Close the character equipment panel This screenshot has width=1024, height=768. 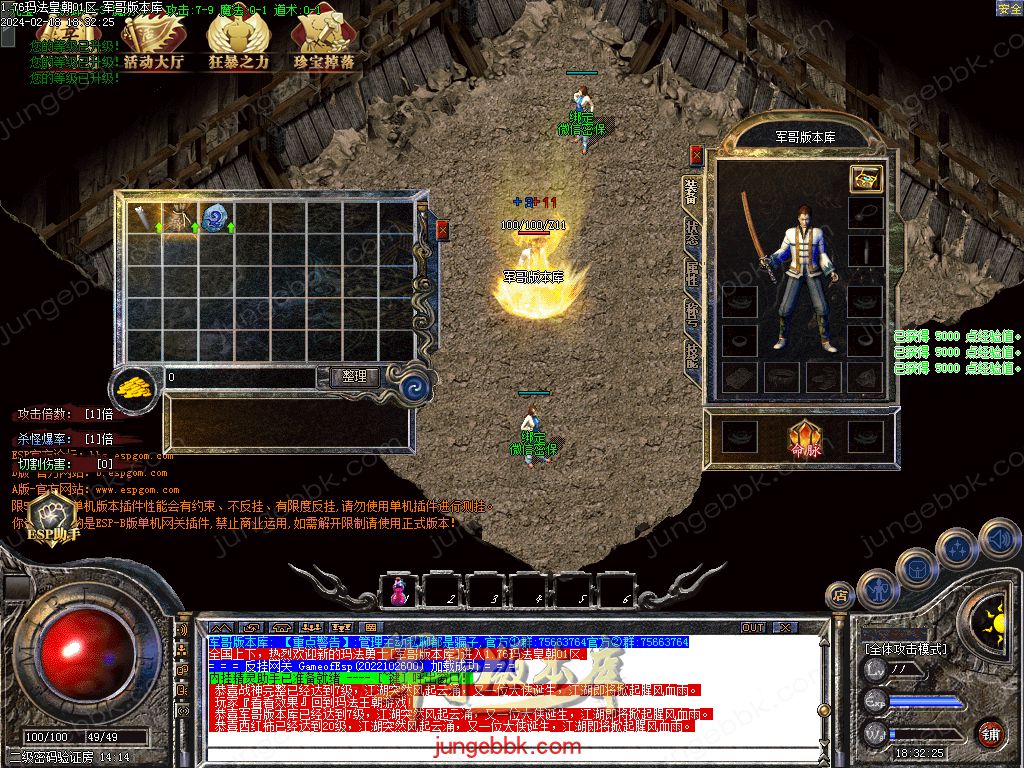pos(696,156)
